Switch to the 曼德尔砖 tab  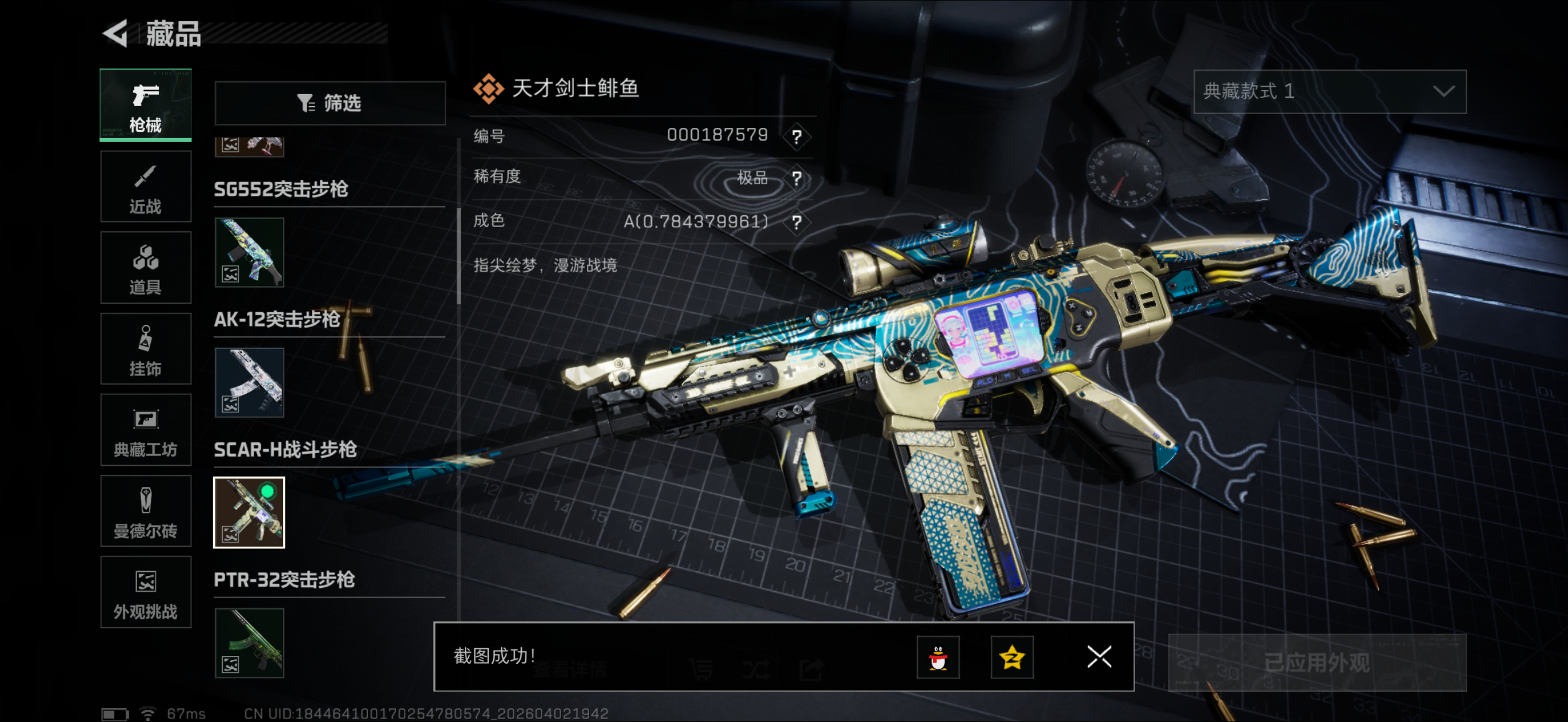[x=146, y=511]
